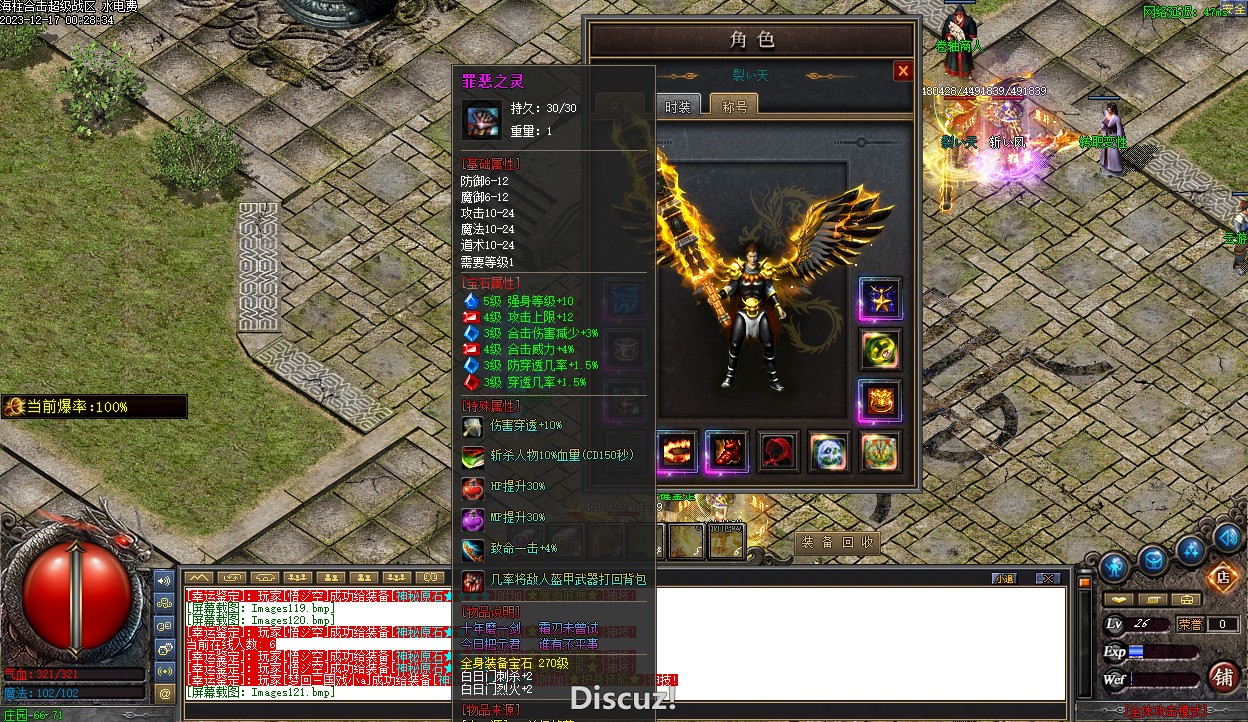Select the red hood equipment slot

(778, 452)
